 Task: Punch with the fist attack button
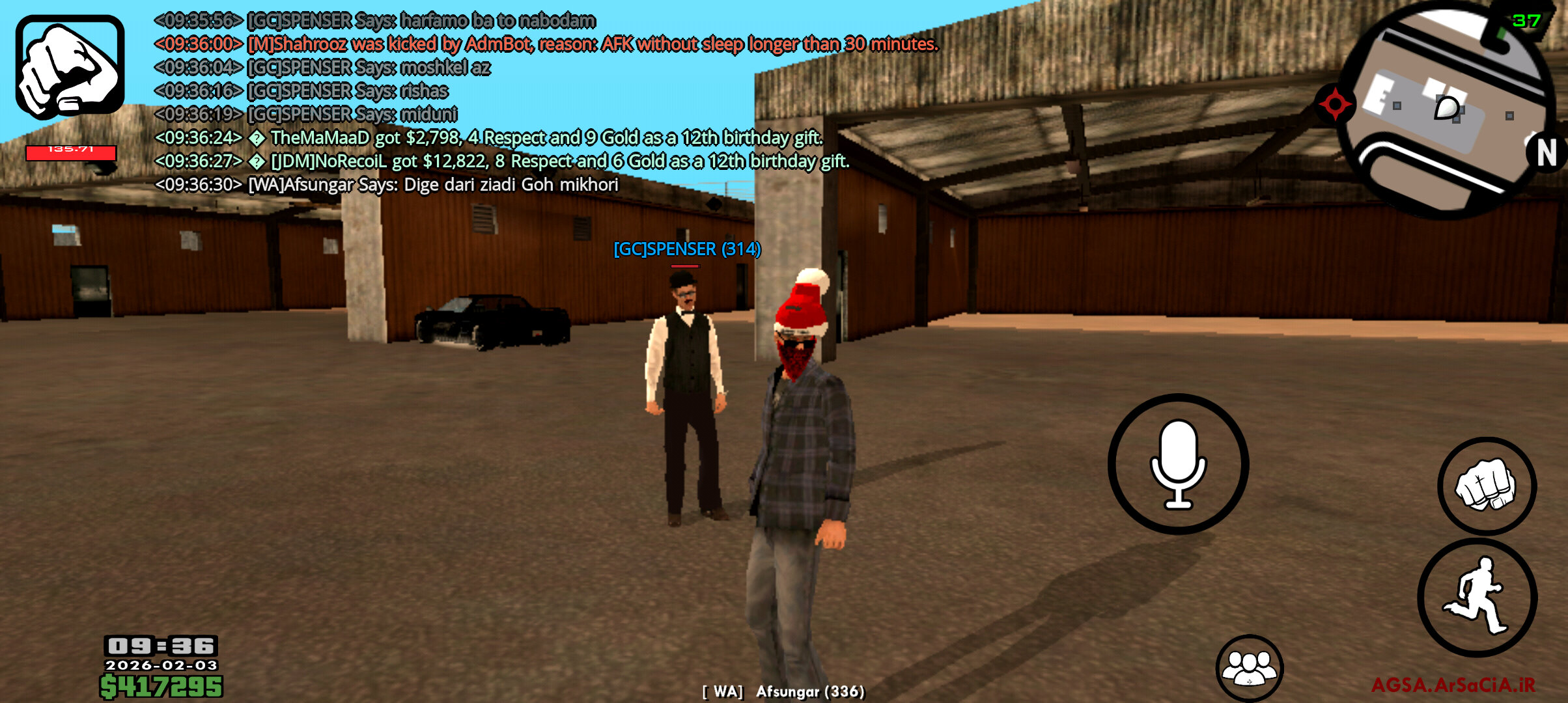1487,486
